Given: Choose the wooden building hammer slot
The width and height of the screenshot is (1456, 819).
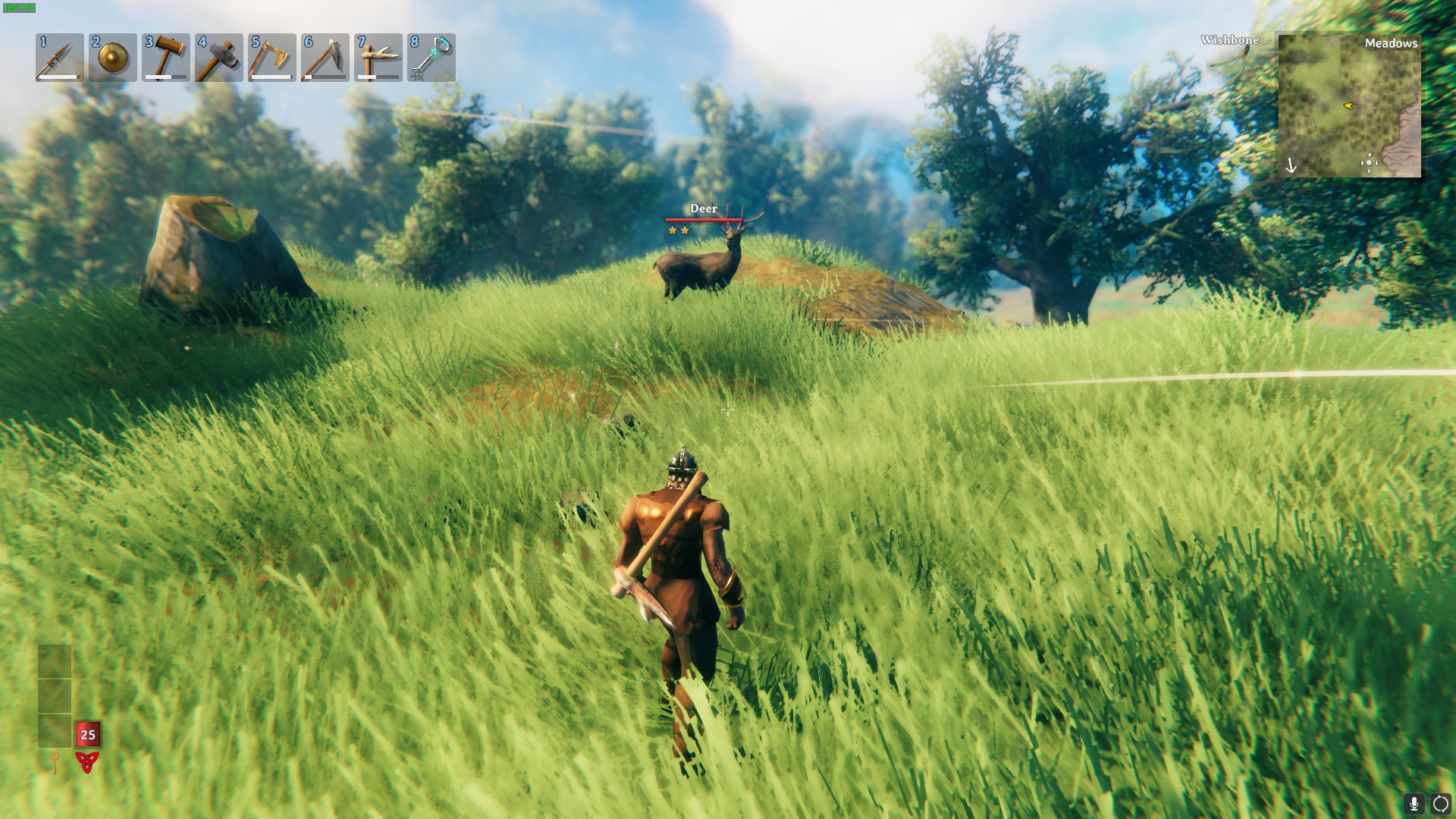Looking at the screenshot, I should (166, 58).
